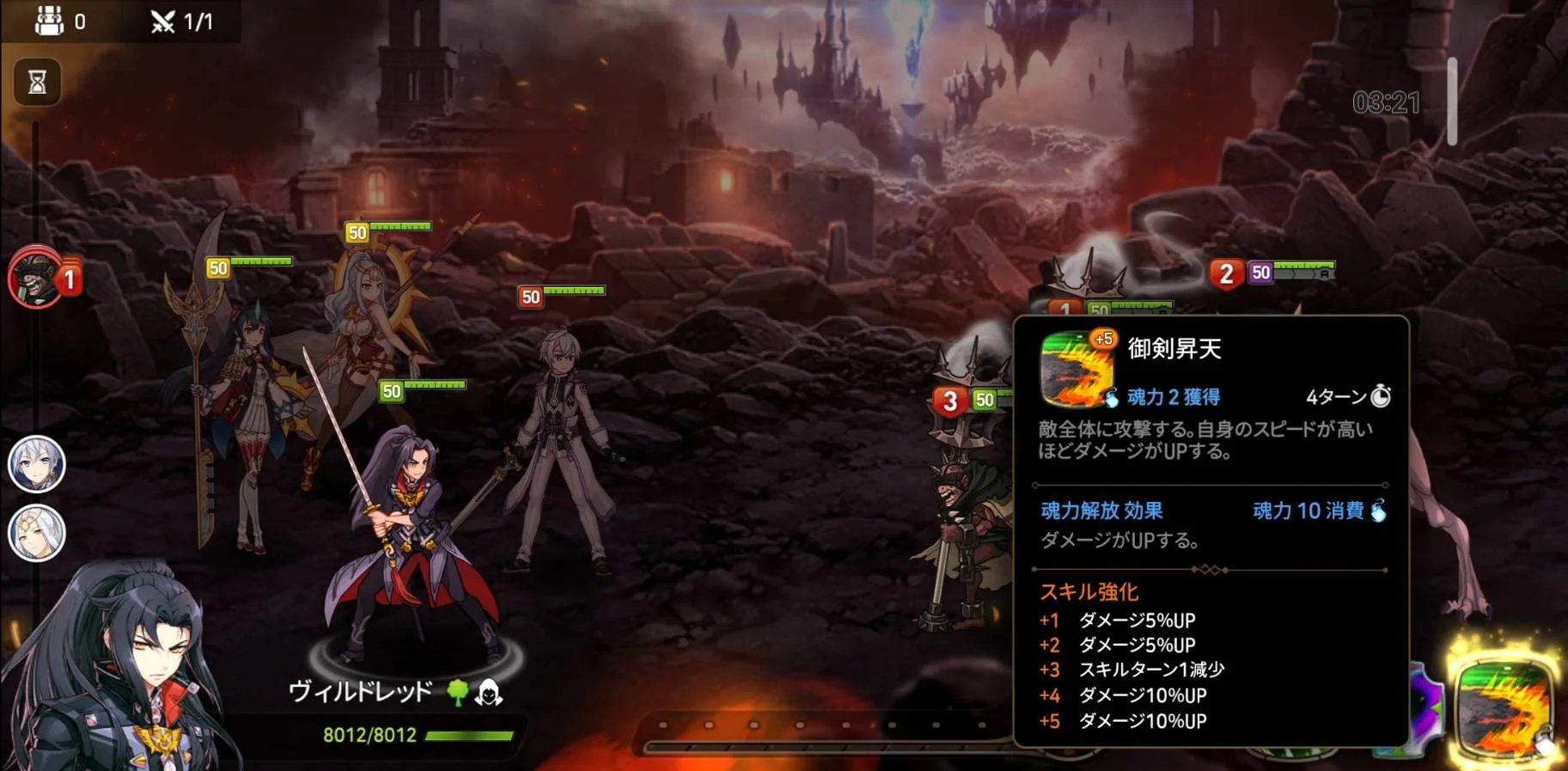Select the tiara-wearing hero turn portrait

[37, 533]
